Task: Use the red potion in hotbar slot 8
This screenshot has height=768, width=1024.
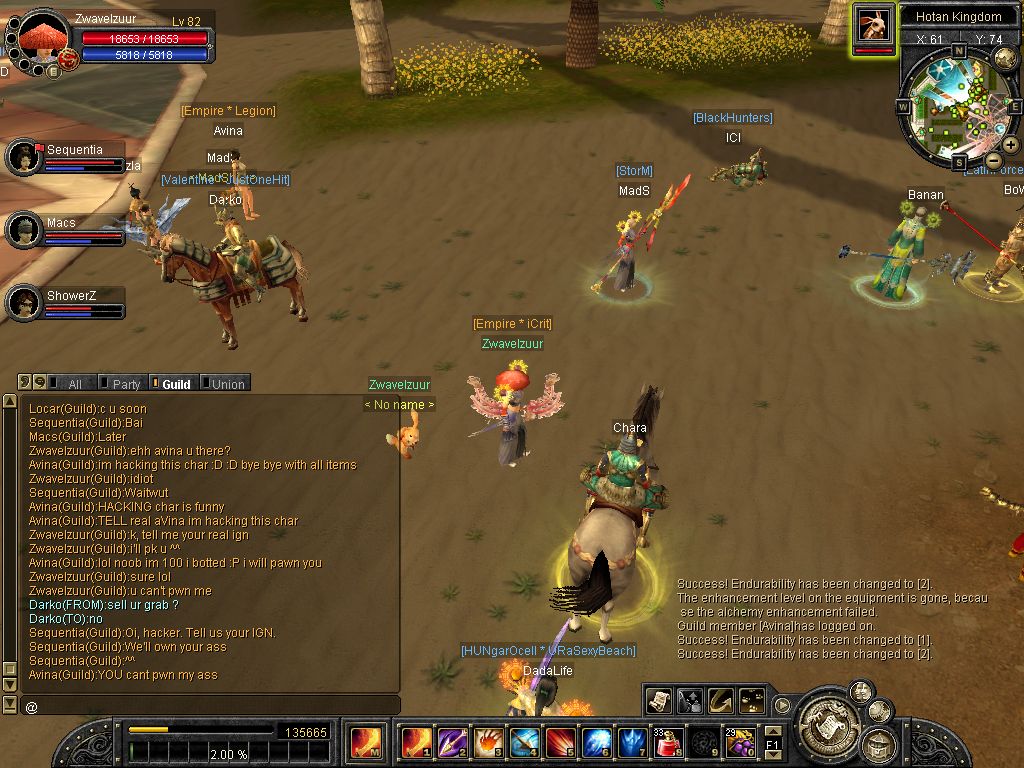Action: (669, 742)
